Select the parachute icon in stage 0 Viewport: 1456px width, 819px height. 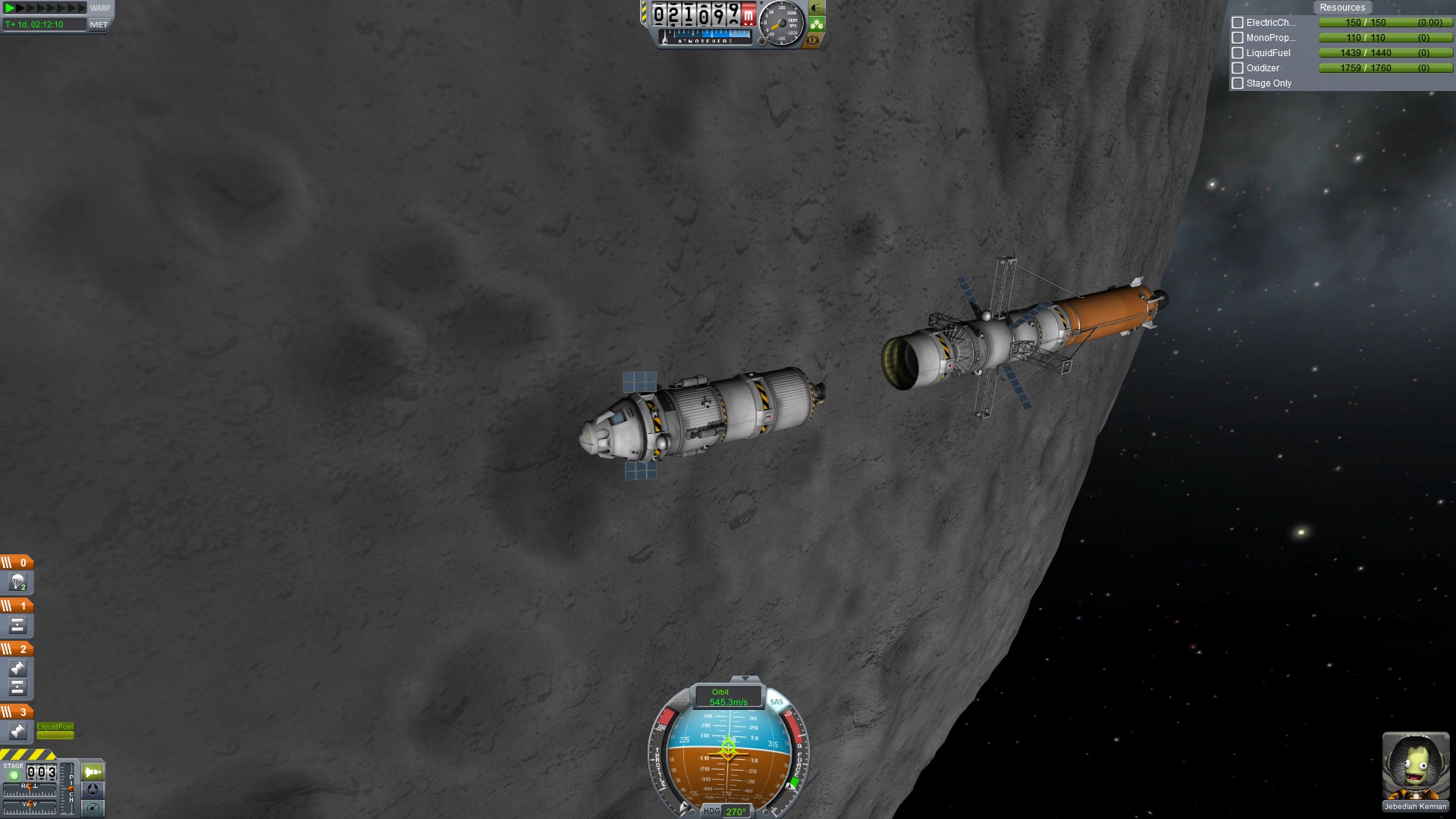(17, 582)
